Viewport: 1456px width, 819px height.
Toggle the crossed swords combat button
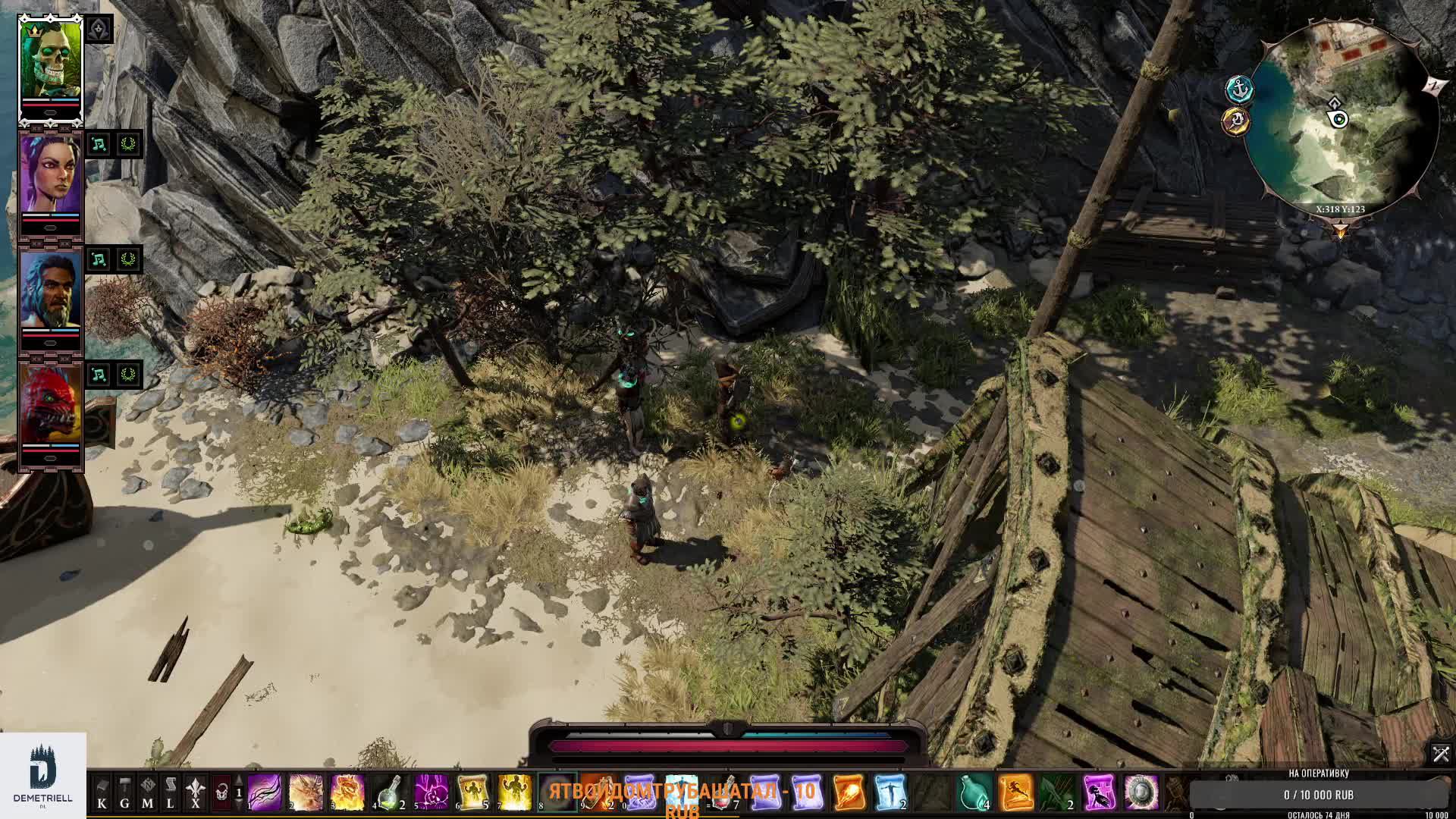click(x=1440, y=754)
